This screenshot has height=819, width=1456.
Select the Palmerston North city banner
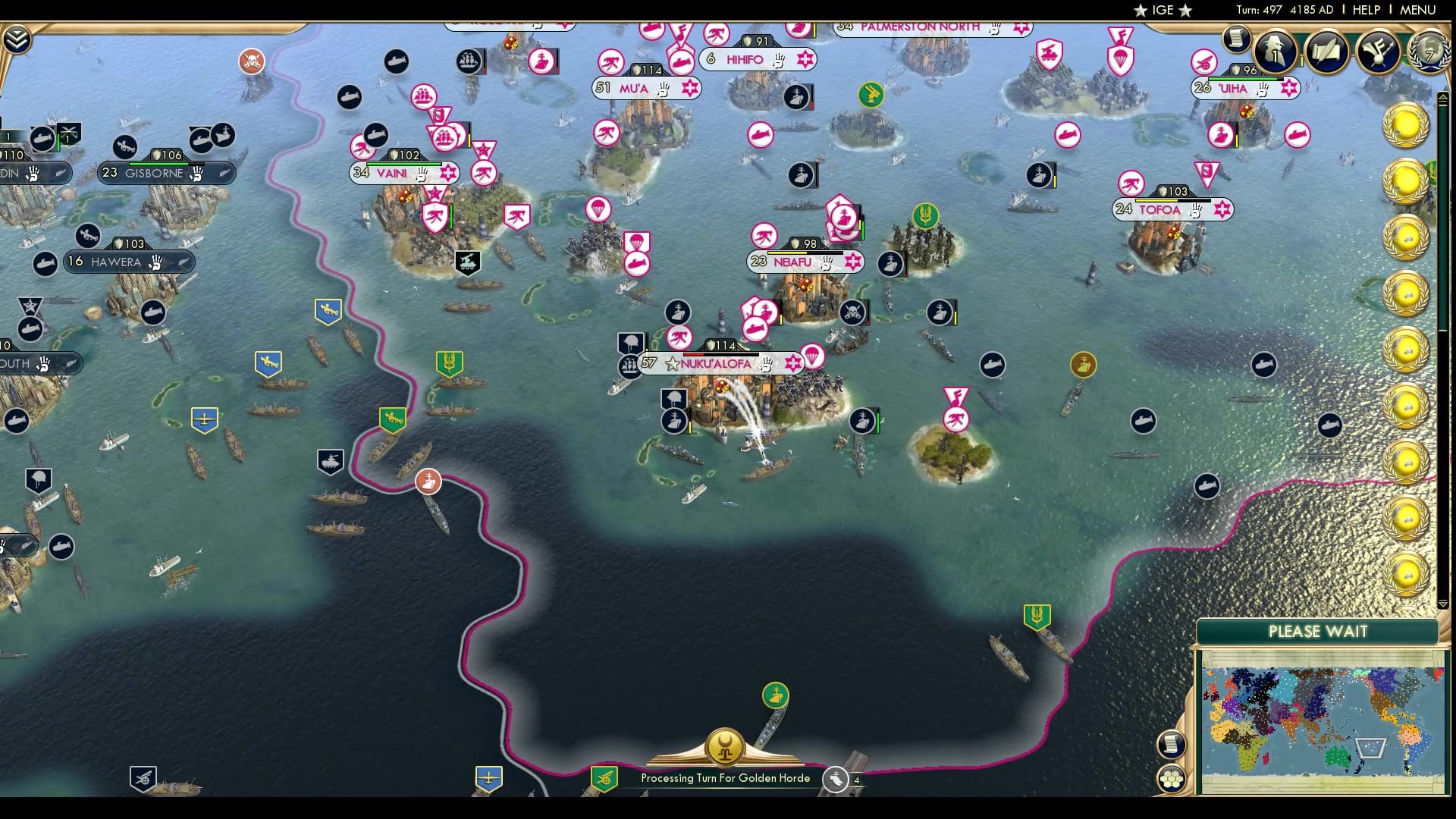921,27
